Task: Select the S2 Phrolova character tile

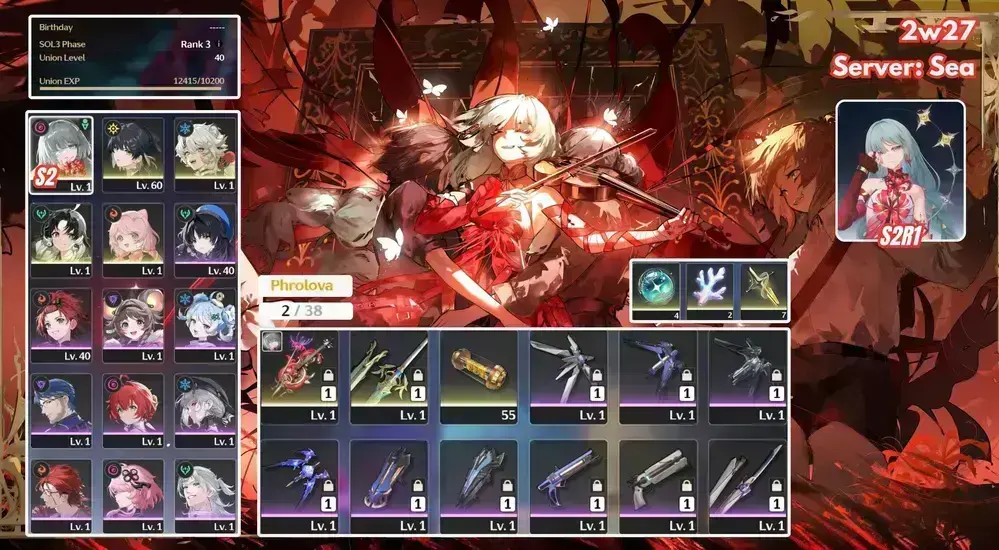Action: click(x=62, y=155)
